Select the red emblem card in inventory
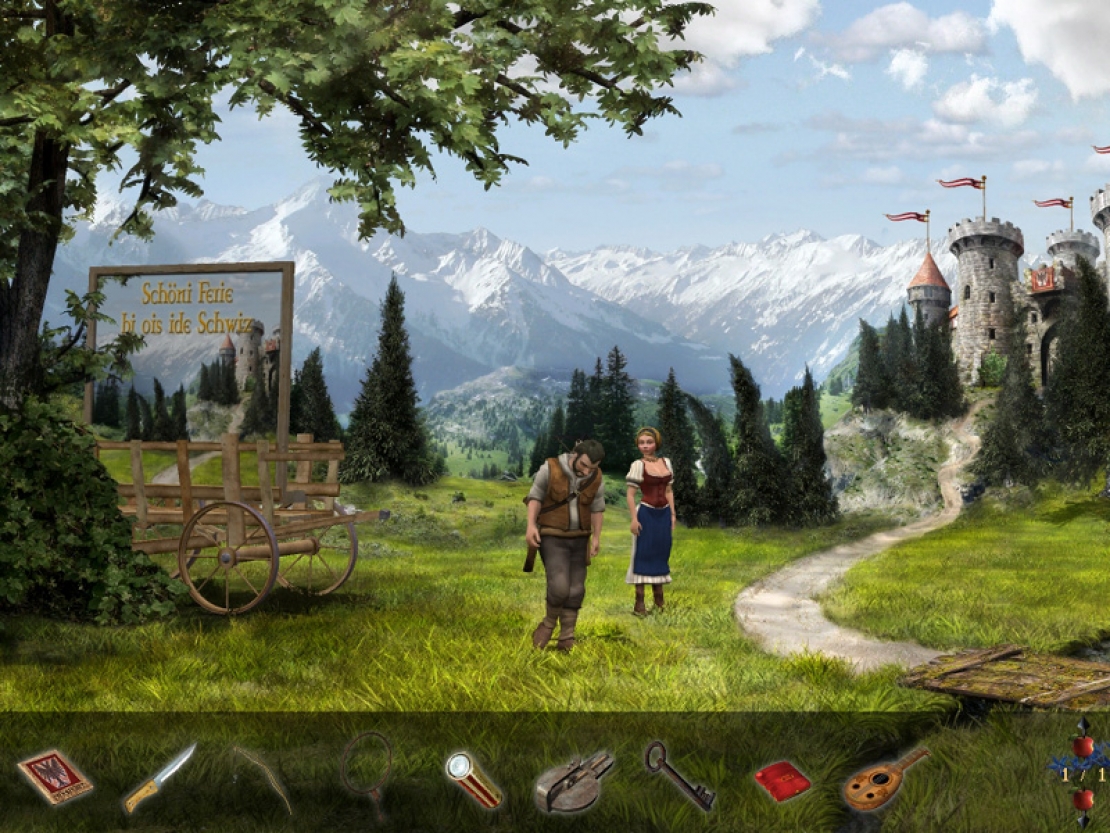The image size is (1110, 833). tap(55, 776)
